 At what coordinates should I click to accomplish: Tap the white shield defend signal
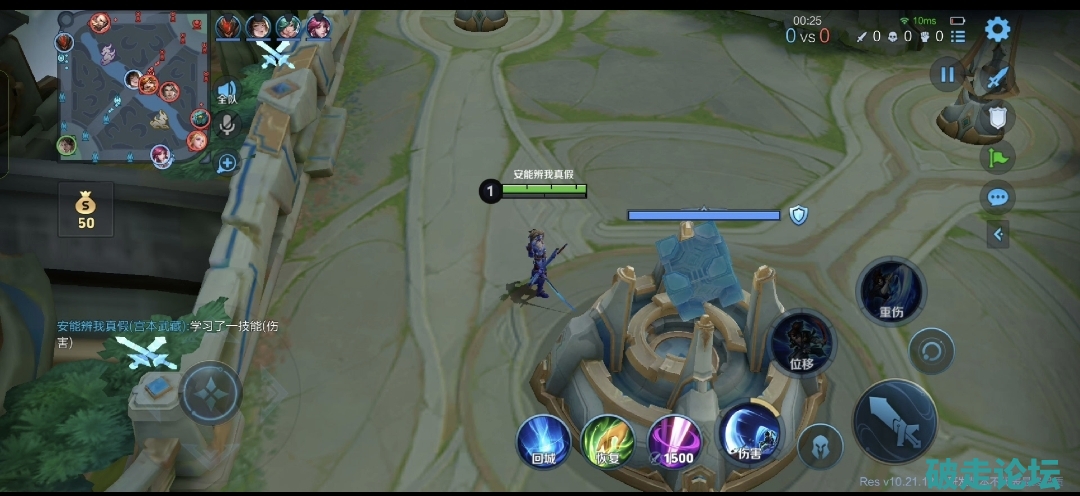point(997,118)
